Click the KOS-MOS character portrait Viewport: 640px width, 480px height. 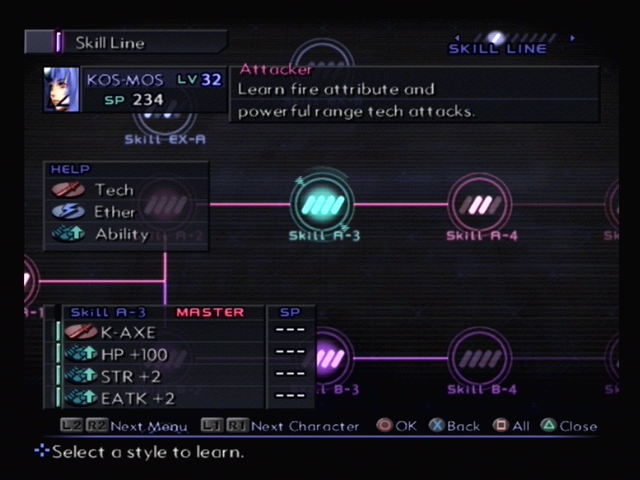pyautogui.click(x=61, y=90)
